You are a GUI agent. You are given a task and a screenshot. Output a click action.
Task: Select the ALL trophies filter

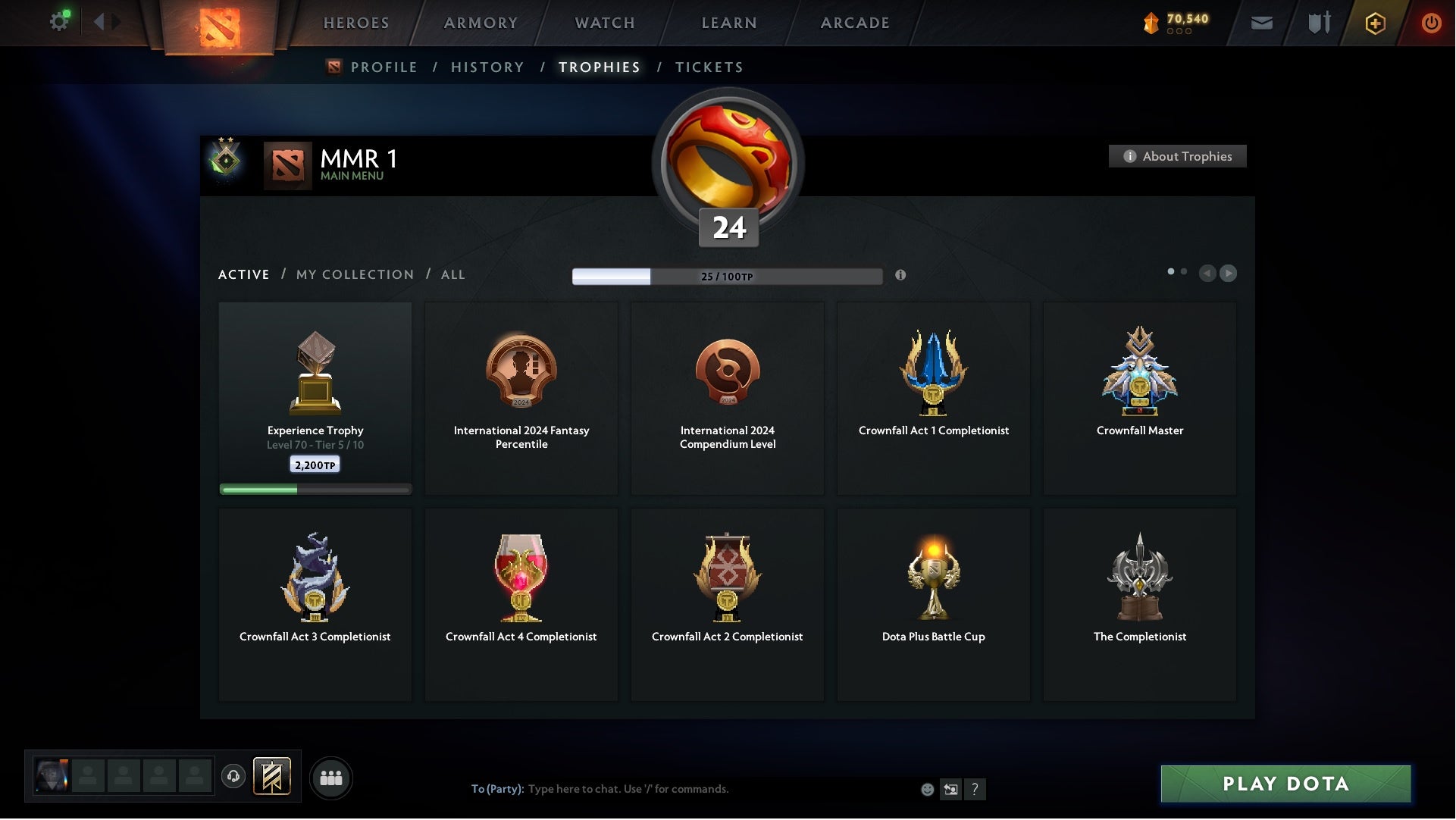pyautogui.click(x=452, y=274)
